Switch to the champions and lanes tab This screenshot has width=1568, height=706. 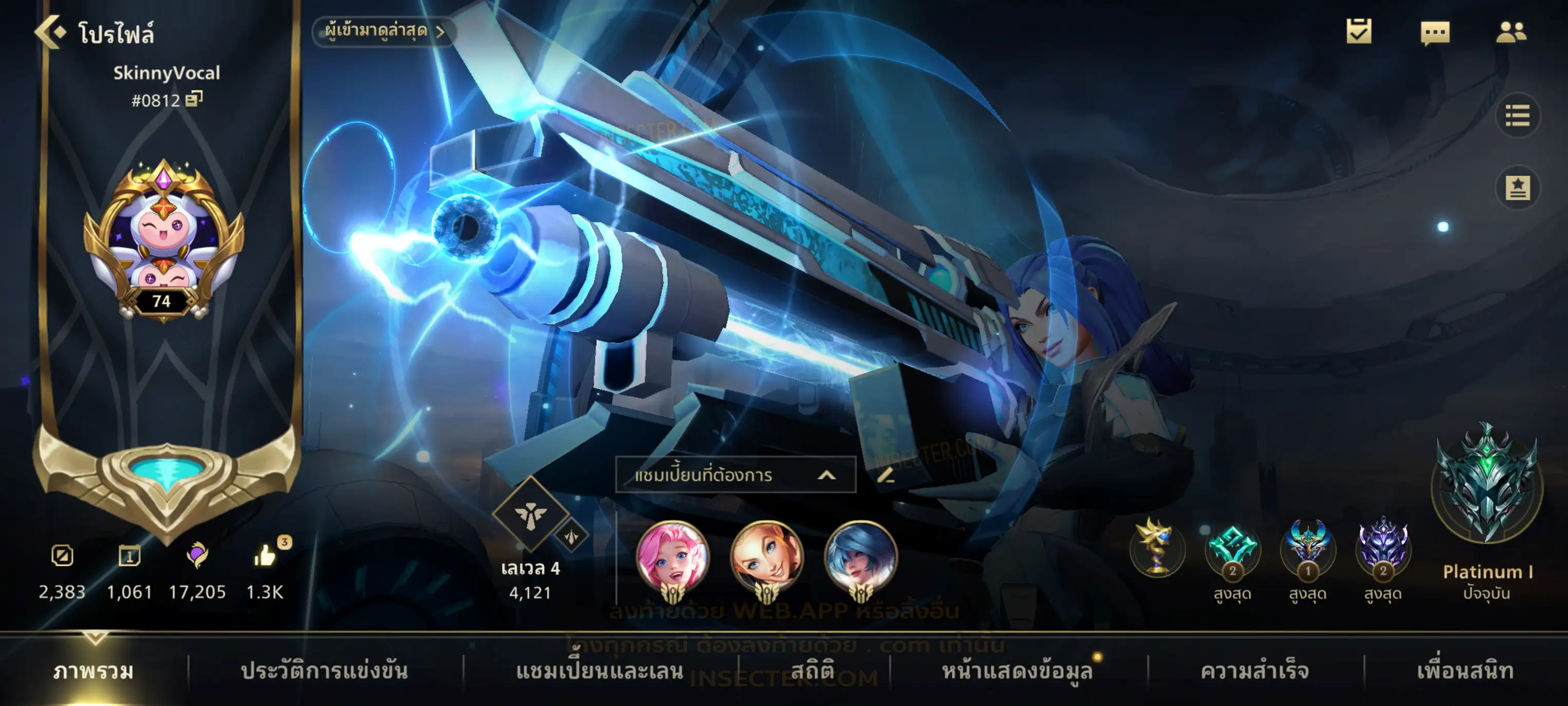(x=600, y=671)
